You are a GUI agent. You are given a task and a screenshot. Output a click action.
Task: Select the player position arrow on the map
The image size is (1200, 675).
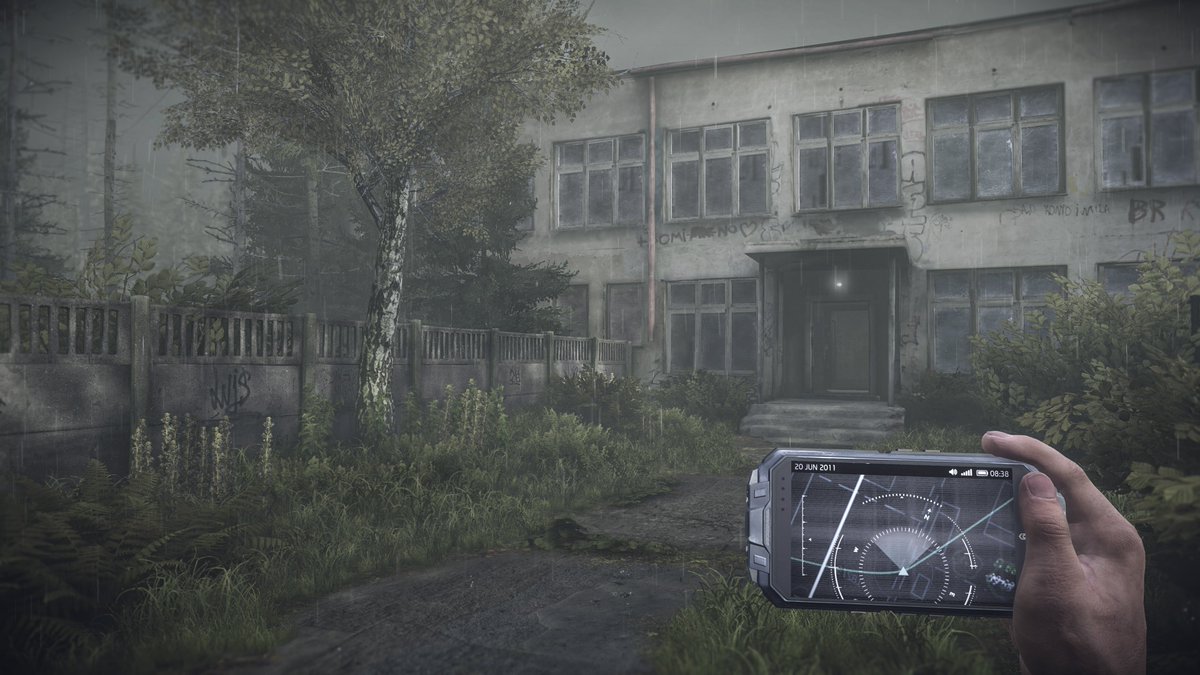click(902, 571)
